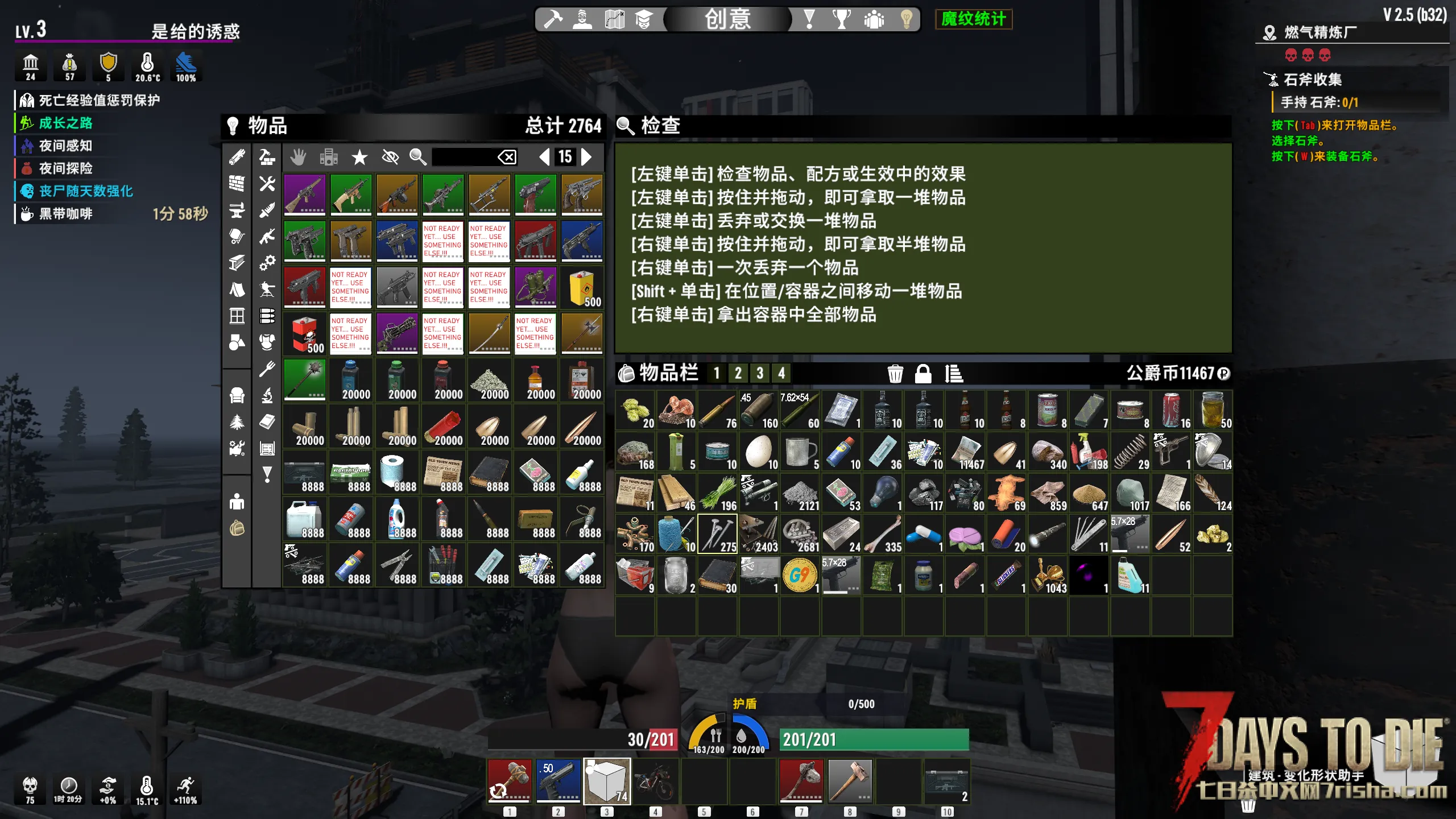This screenshot has height=819, width=1456.
Task: Open the trophy challenges tab
Action: tap(841, 19)
